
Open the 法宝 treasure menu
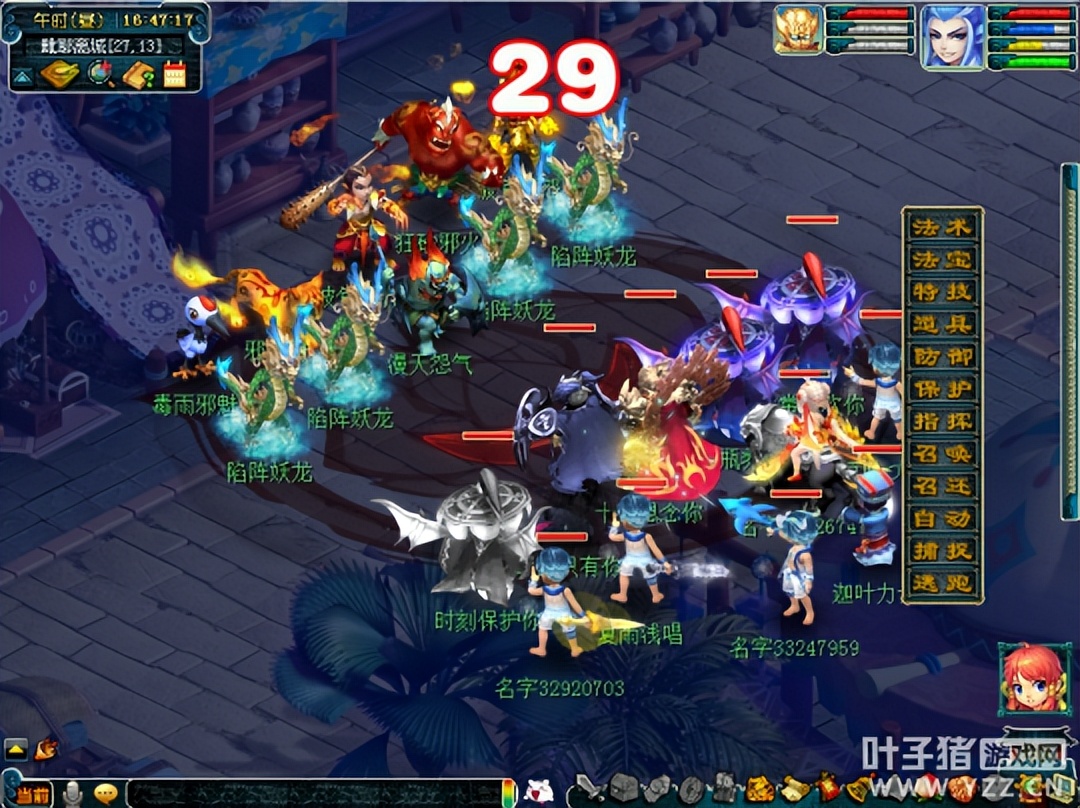(x=942, y=259)
